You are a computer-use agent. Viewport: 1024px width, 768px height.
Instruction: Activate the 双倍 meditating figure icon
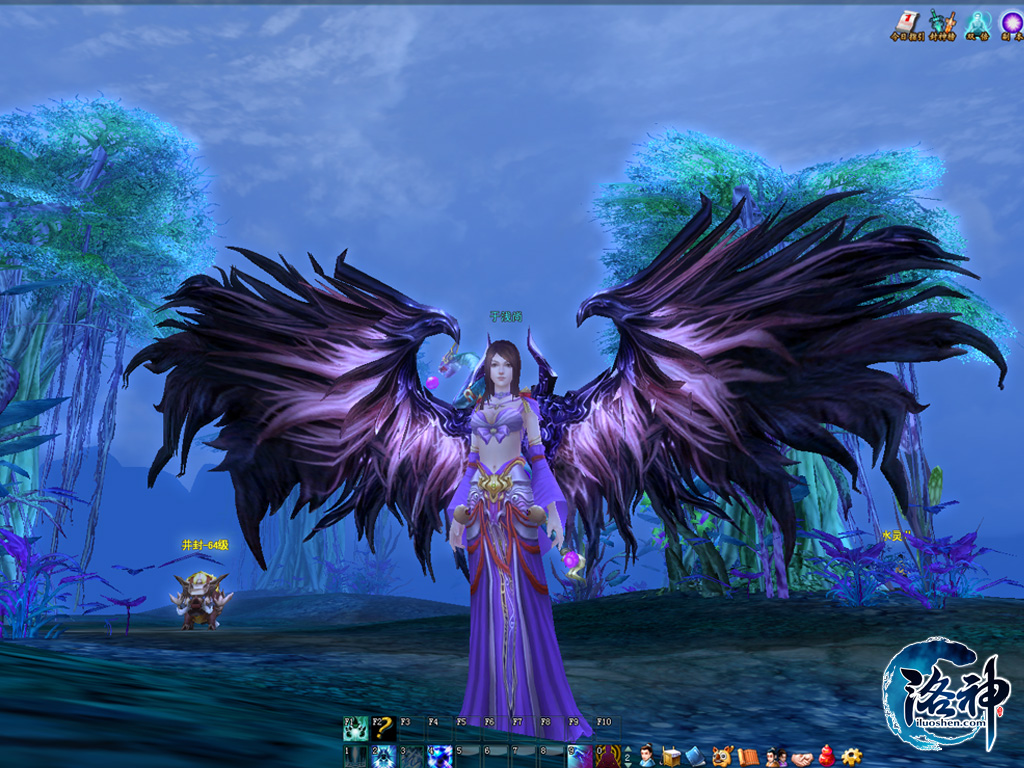point(977,21)
